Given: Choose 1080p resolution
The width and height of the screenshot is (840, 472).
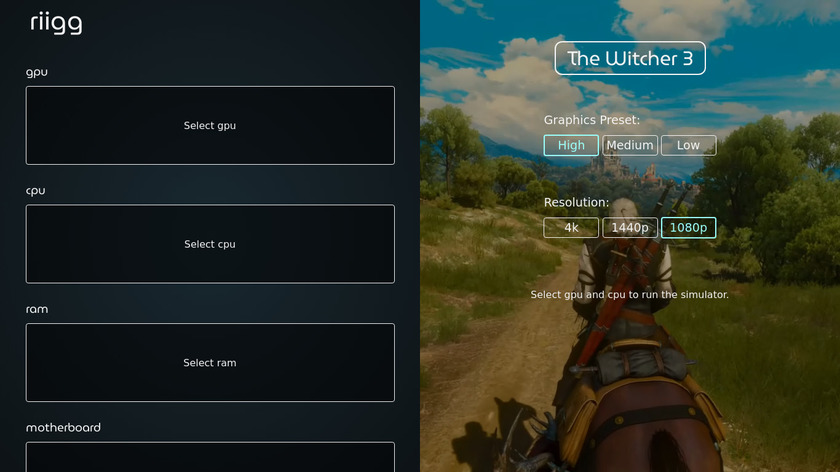Looking at the screenshot, I should point(688,228).
